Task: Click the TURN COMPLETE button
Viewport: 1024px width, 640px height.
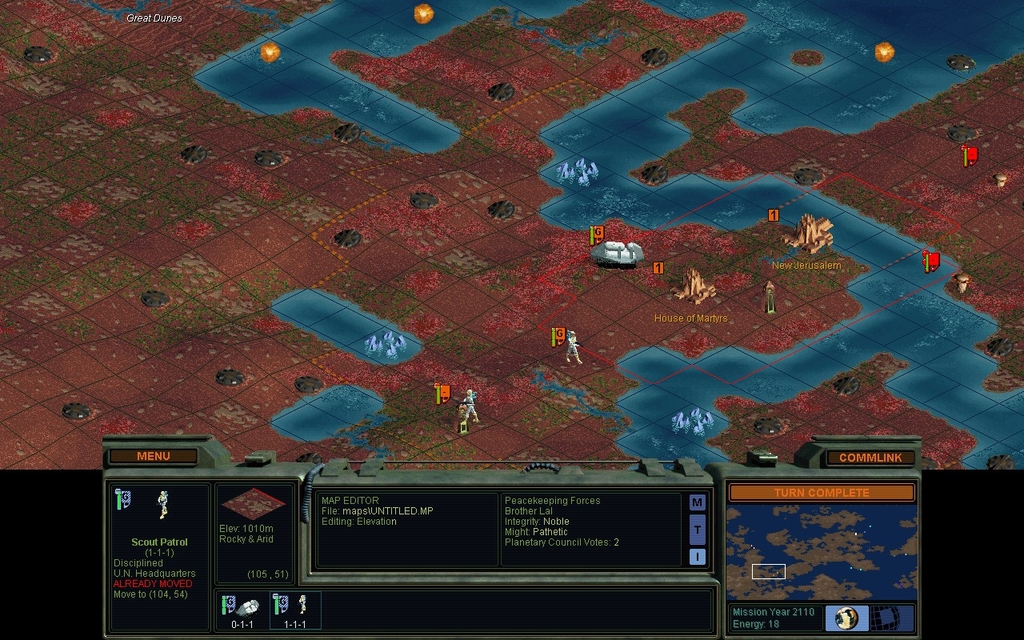Action: coord(821,493)
